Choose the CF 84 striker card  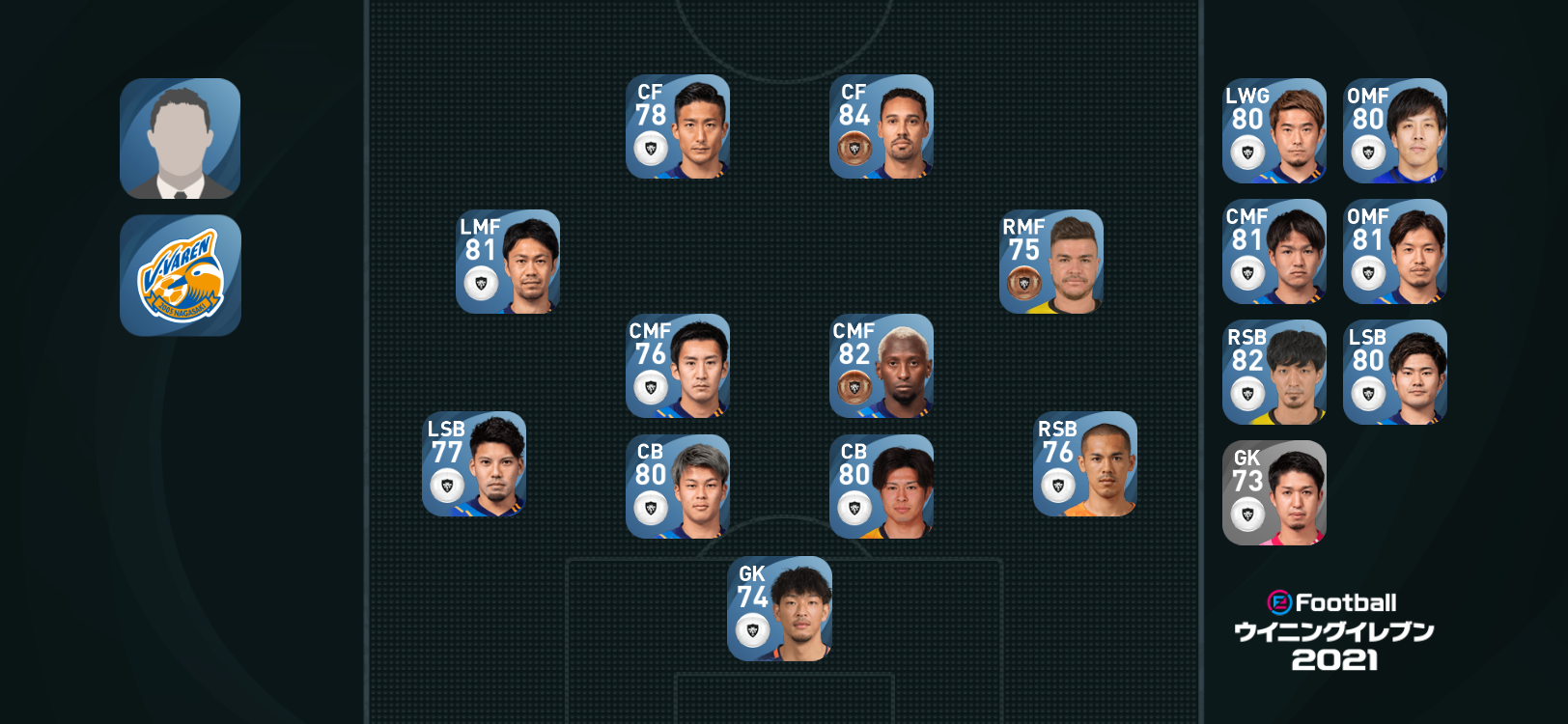882,126
